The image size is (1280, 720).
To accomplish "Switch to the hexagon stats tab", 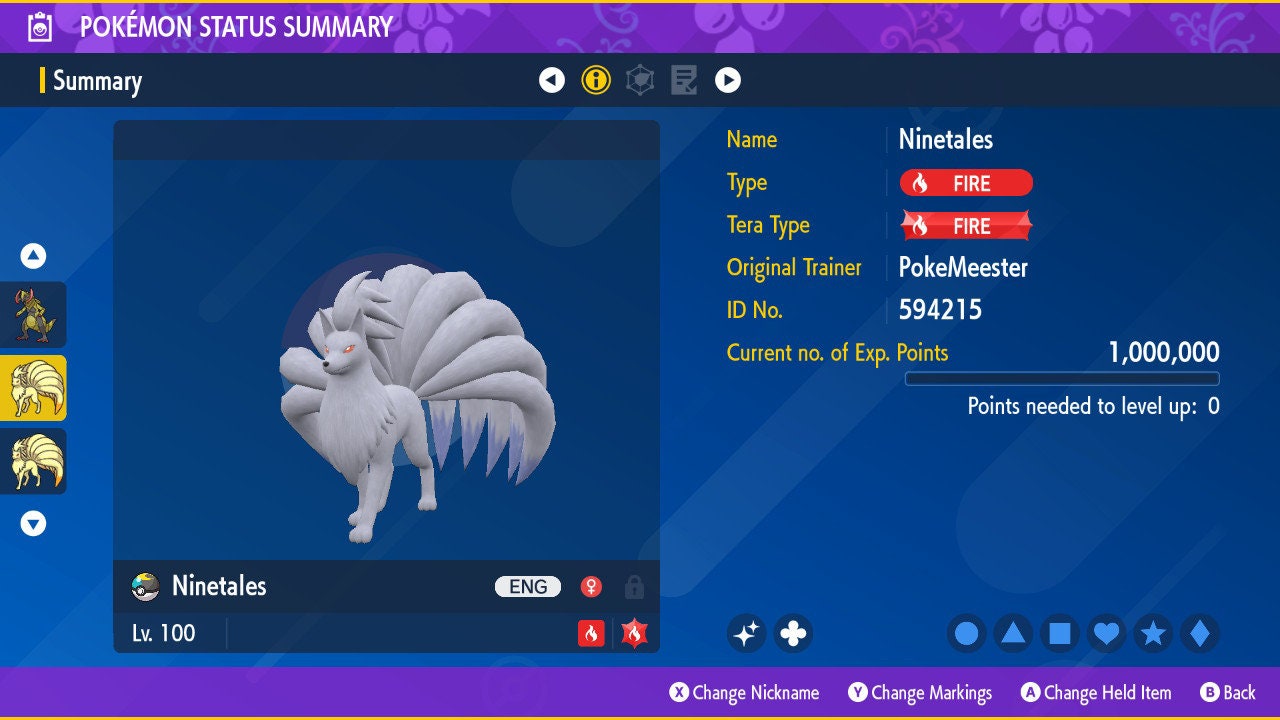I will tap(640, 80).
